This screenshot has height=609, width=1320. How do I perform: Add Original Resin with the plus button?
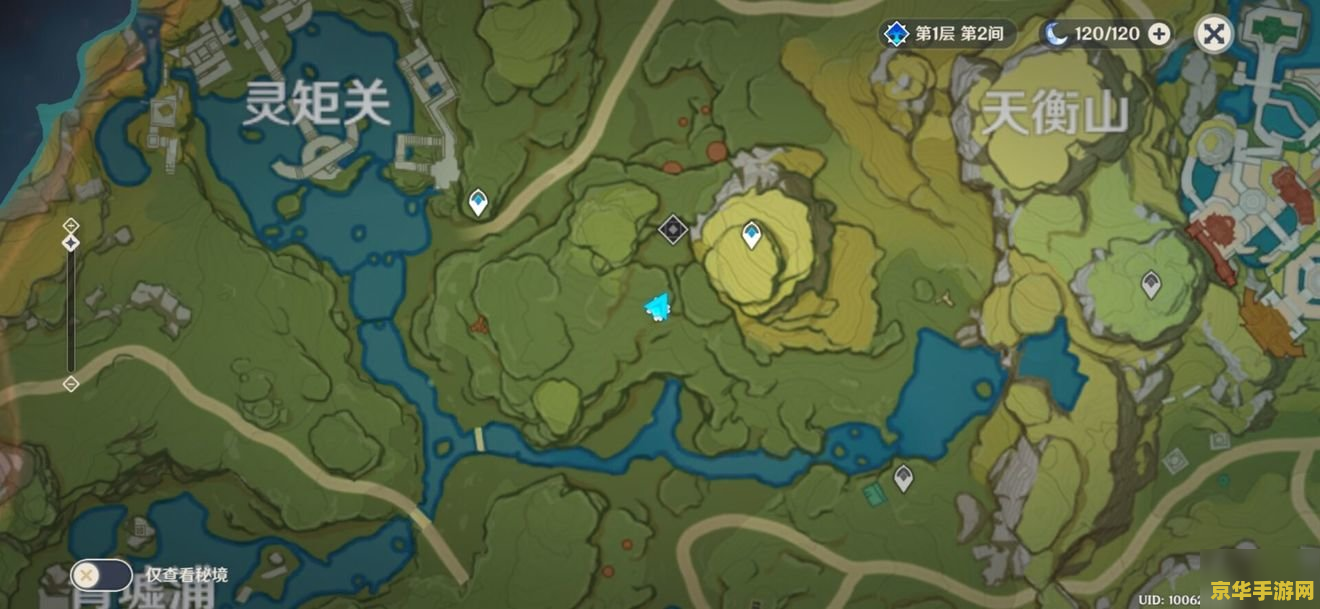point(1159,34)
